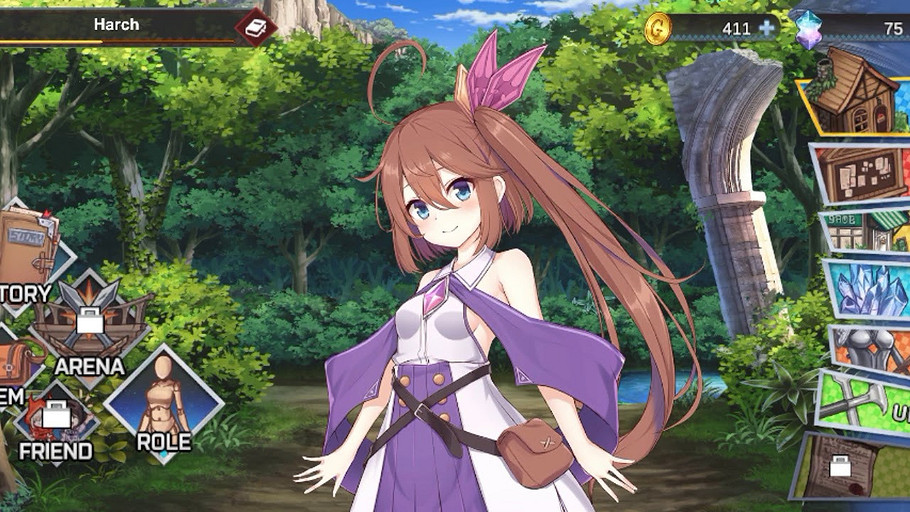
Task: Visit the Shop building tile
Action: tap(866, 232)
